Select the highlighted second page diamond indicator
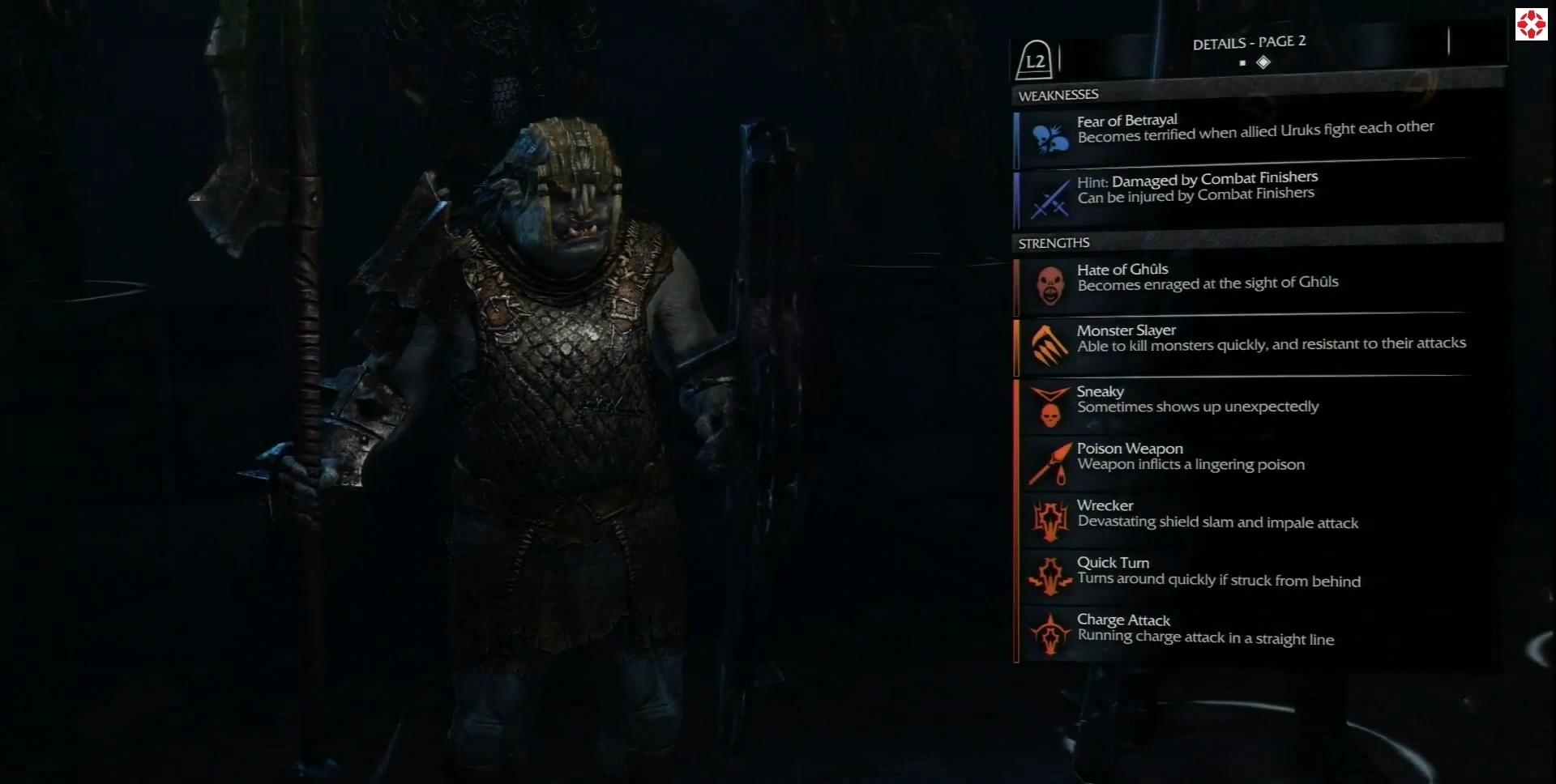The height and width of the screenshot is (784, 1556). click(1265, 62)
